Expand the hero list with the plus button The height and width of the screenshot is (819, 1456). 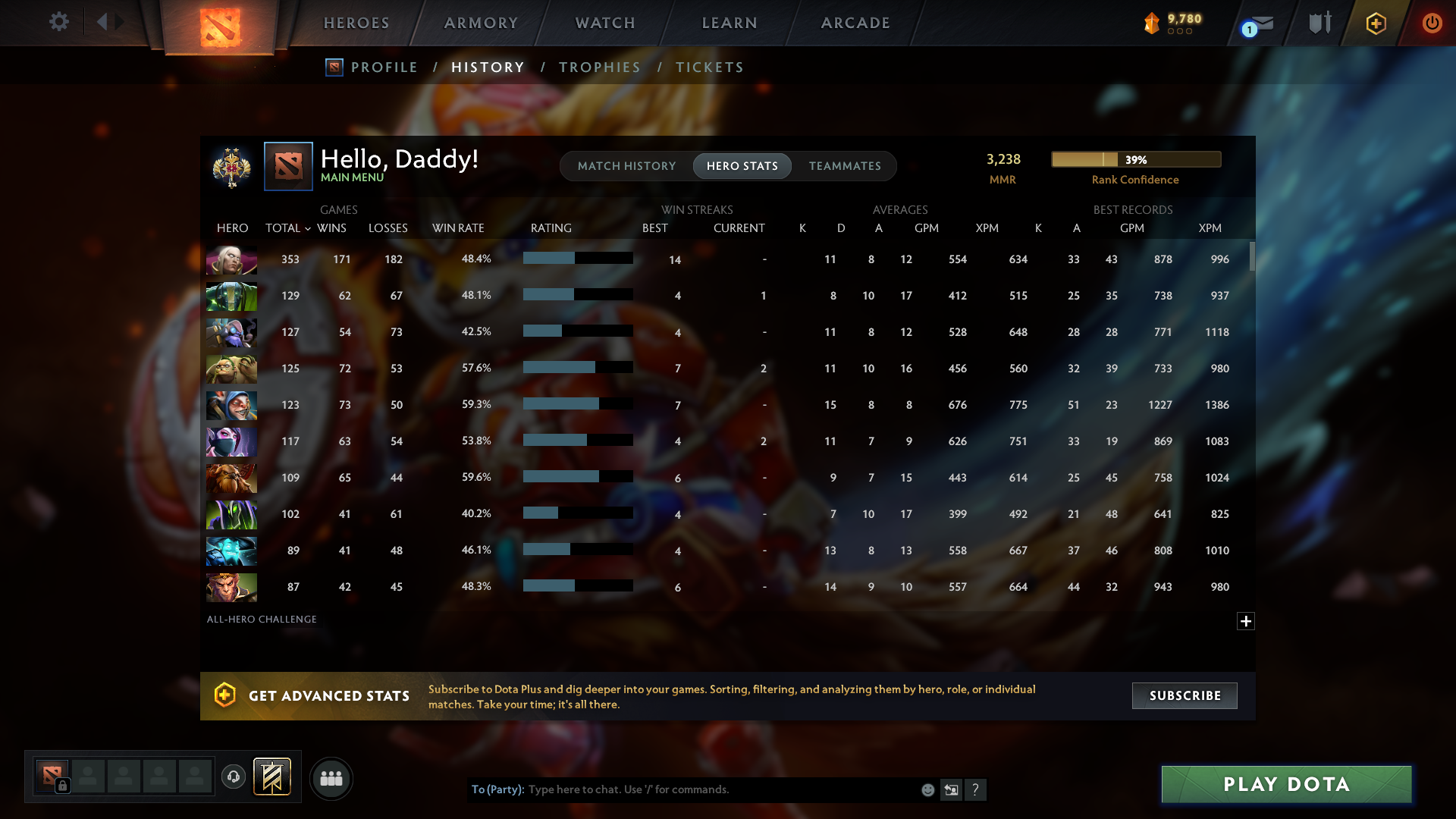click(x=1245, y=621)
